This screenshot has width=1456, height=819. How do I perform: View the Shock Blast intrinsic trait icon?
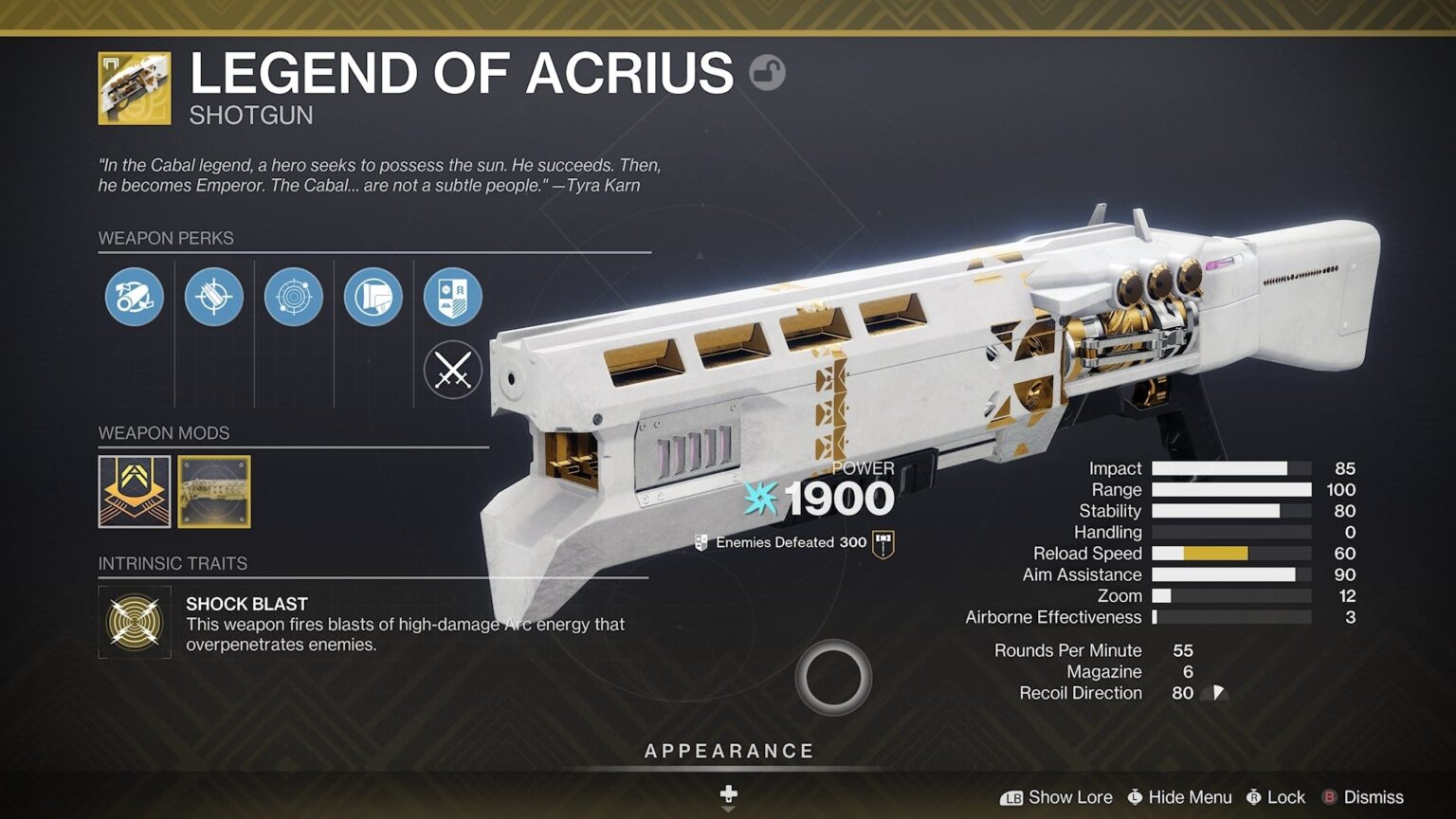point(134,622)
